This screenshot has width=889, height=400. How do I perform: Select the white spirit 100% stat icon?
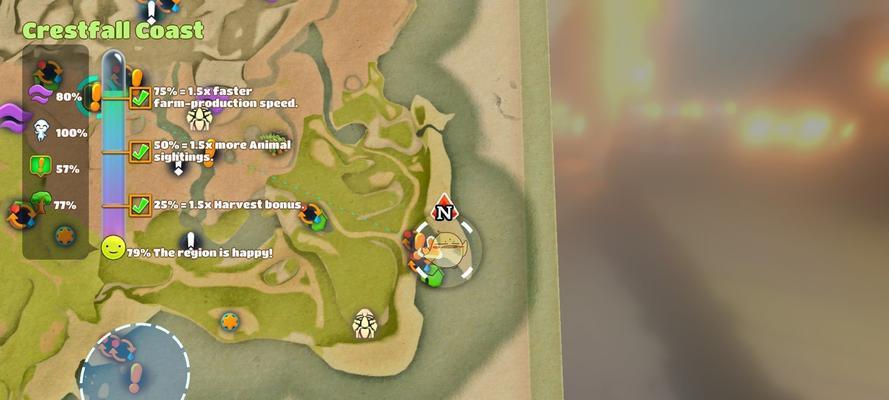pos(41,130)
